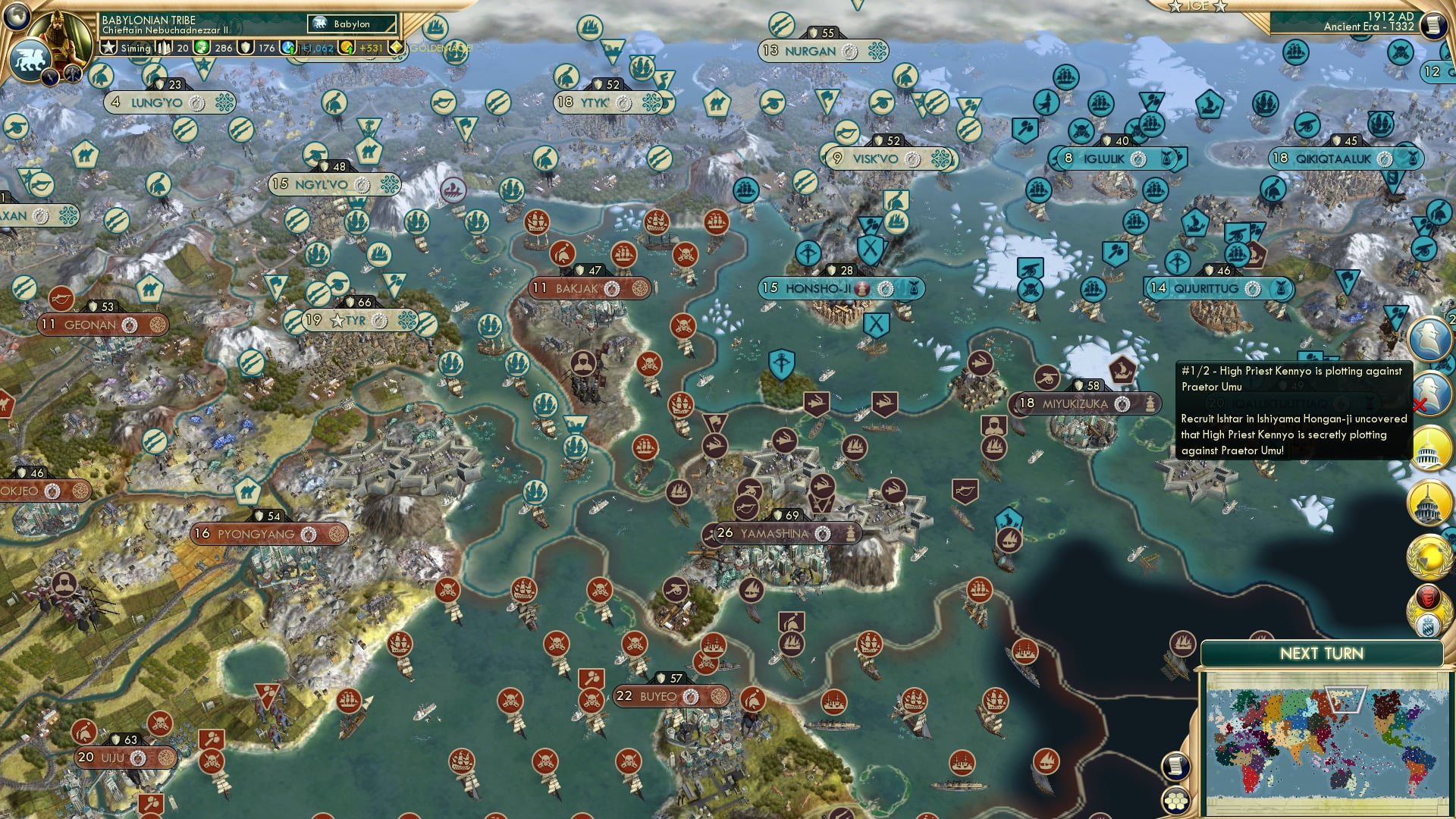Image resolution: width=1456 pixels, height=819 pixels.
Task: Open social policies via the Siming star icon
Action: point(110,47)
